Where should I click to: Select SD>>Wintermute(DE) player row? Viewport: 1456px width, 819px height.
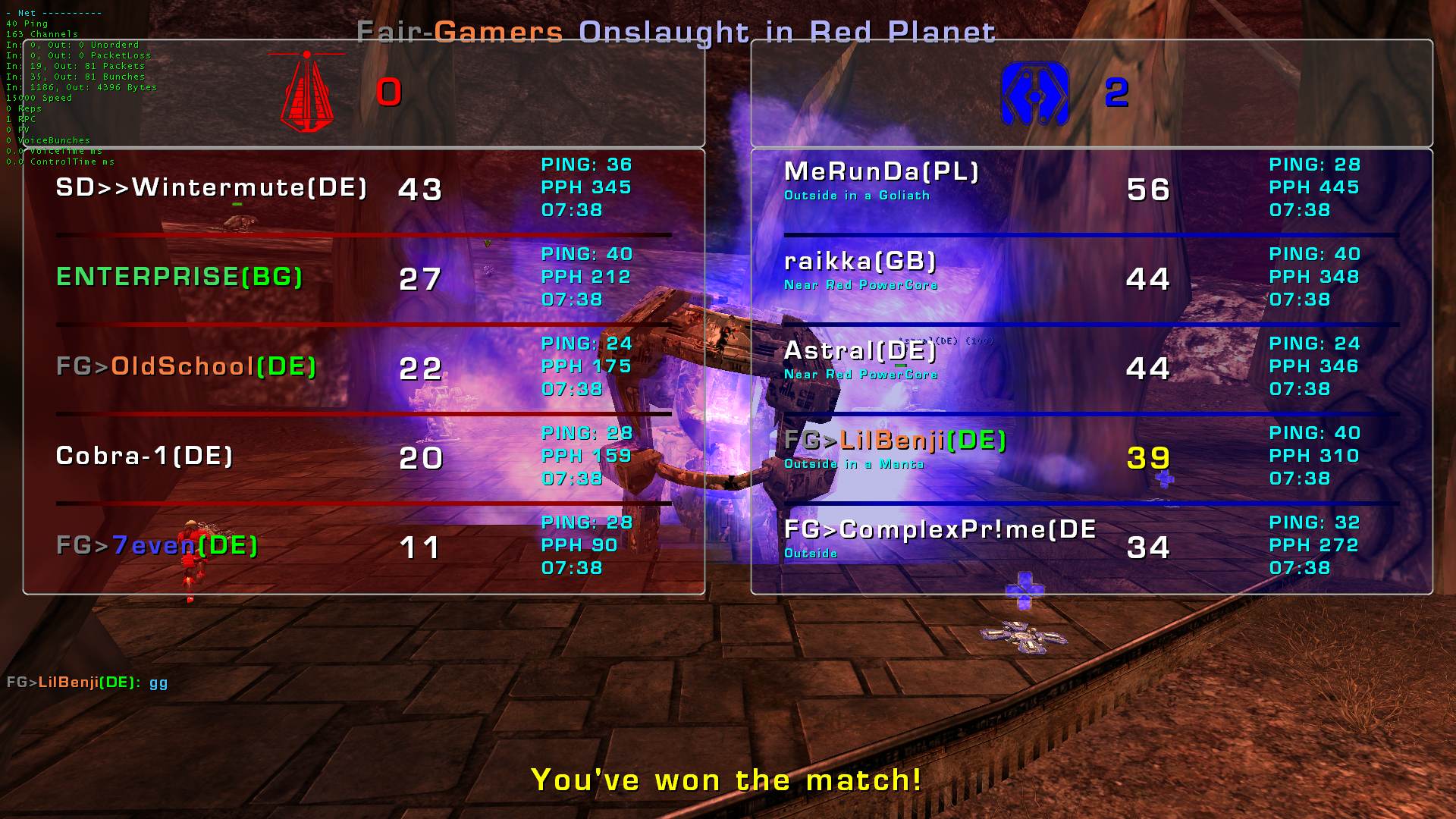(x=212, y=187)
